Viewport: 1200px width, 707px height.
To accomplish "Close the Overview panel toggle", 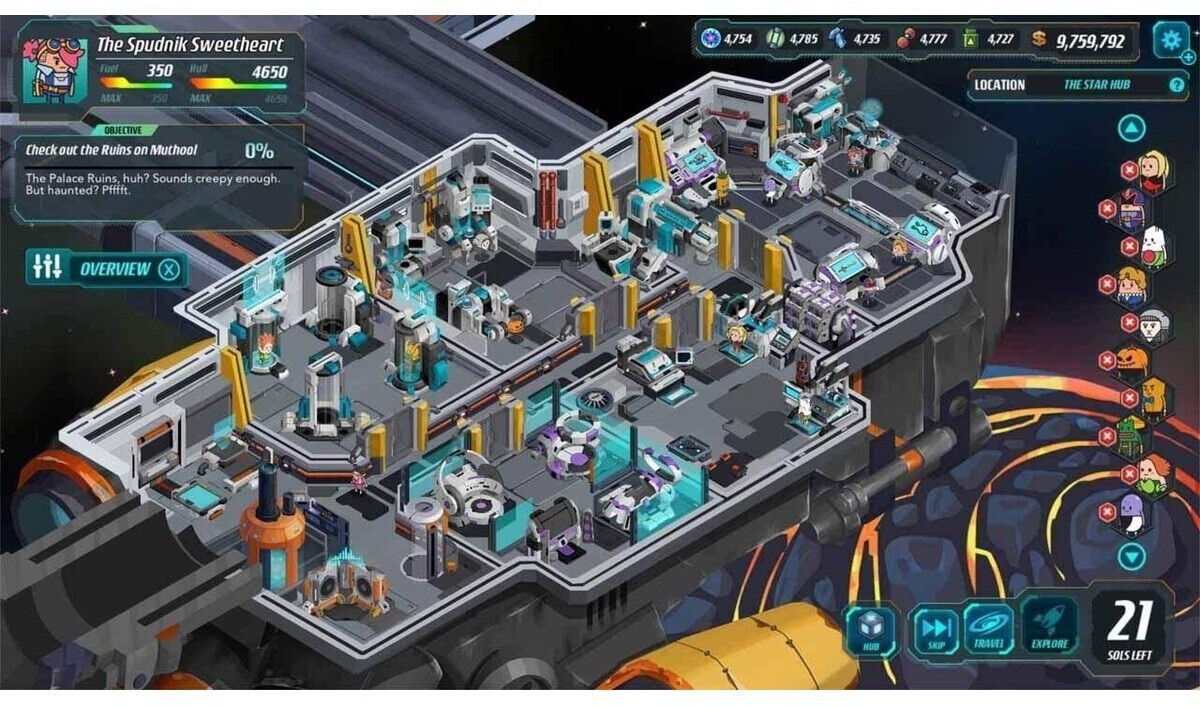I will [171, 269].
